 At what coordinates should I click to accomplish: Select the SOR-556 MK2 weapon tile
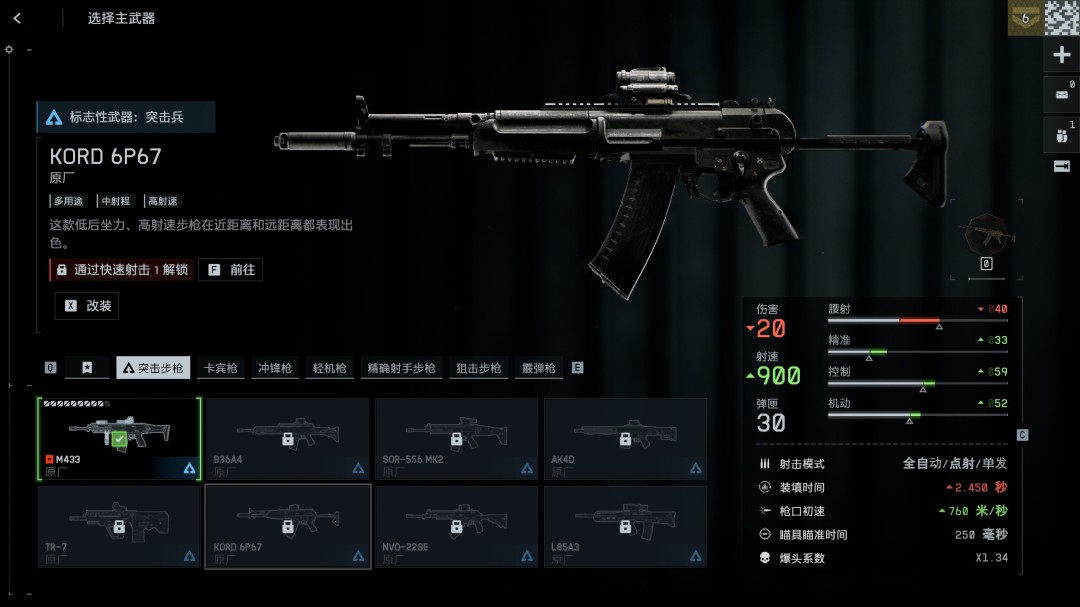click(456, 438)
